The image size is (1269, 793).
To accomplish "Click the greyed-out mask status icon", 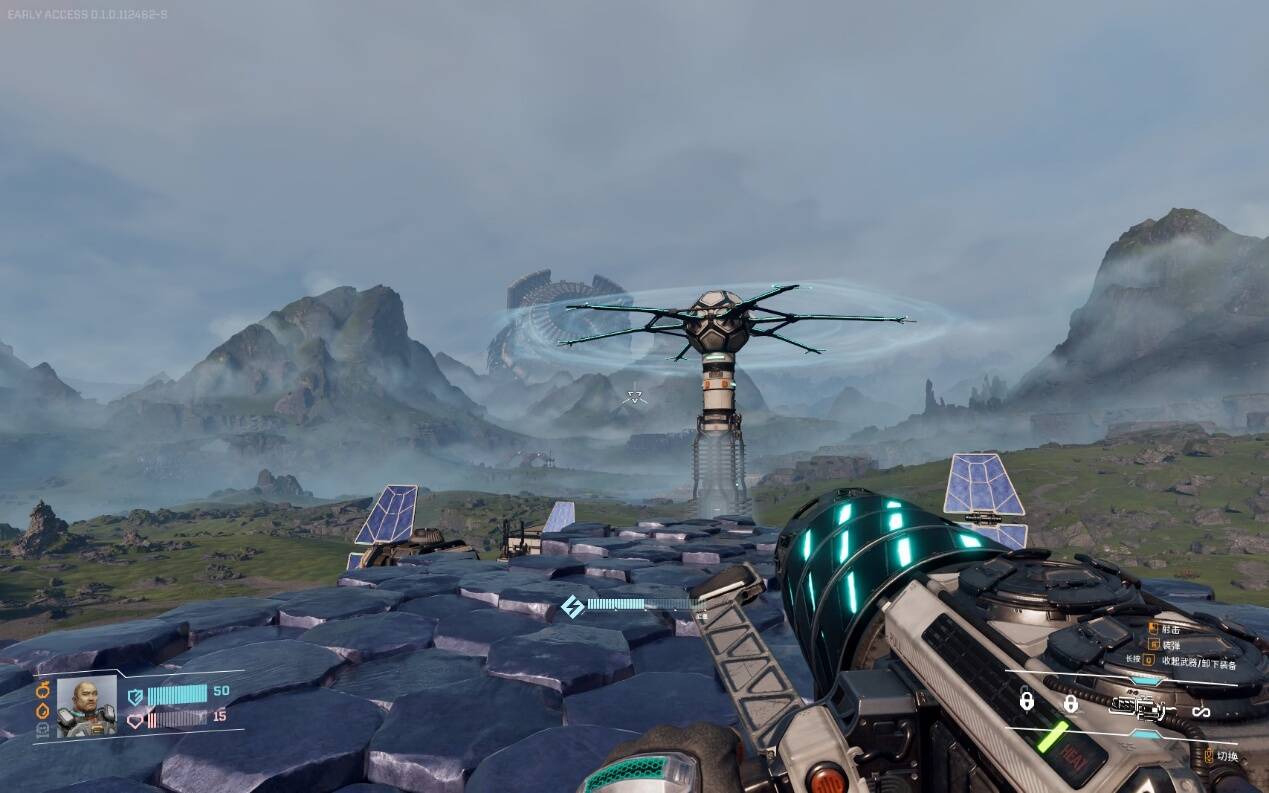I will pyautogui.click(x=43, y=731).
